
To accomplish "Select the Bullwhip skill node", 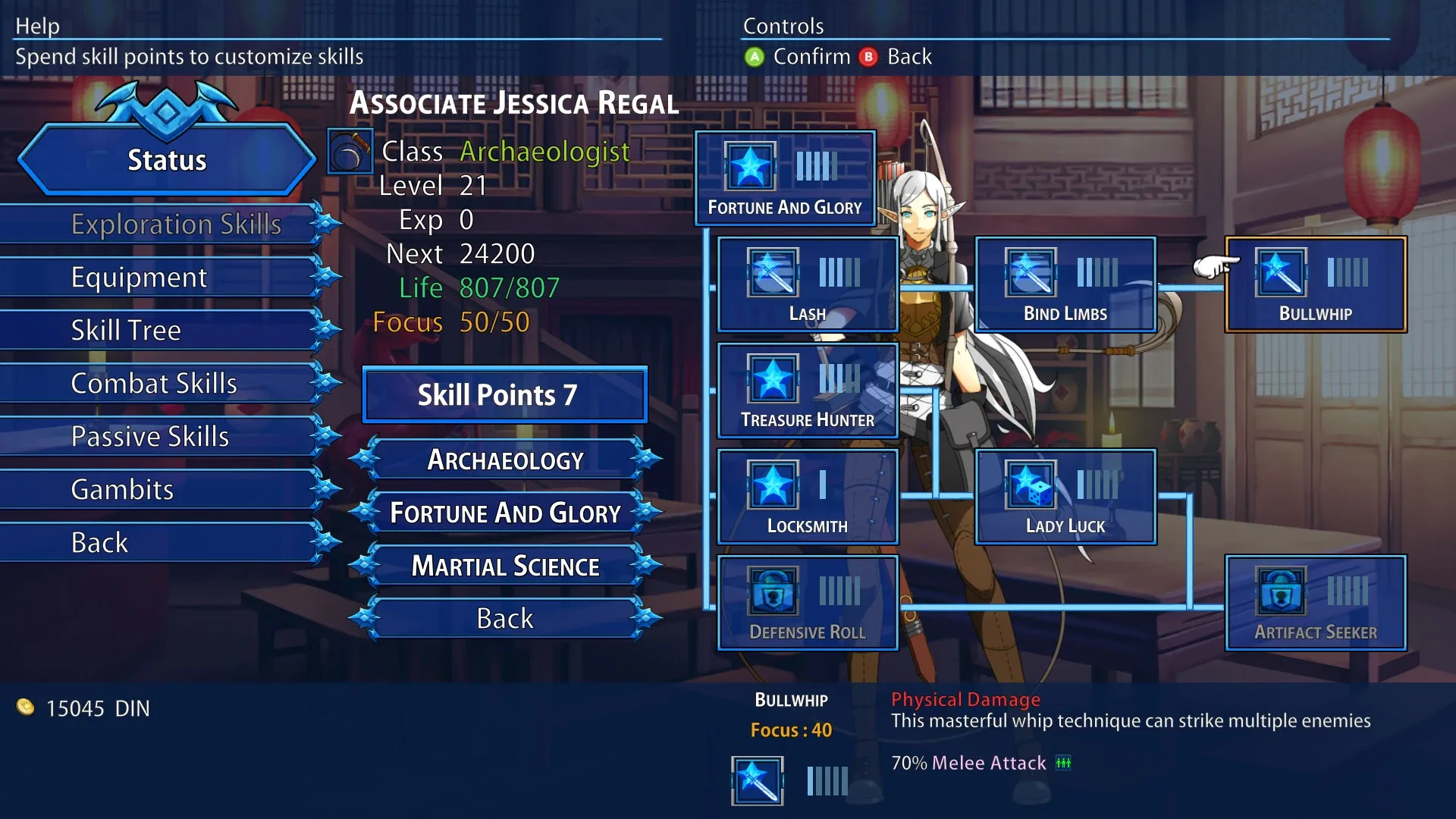I will tap(1316, 284).
